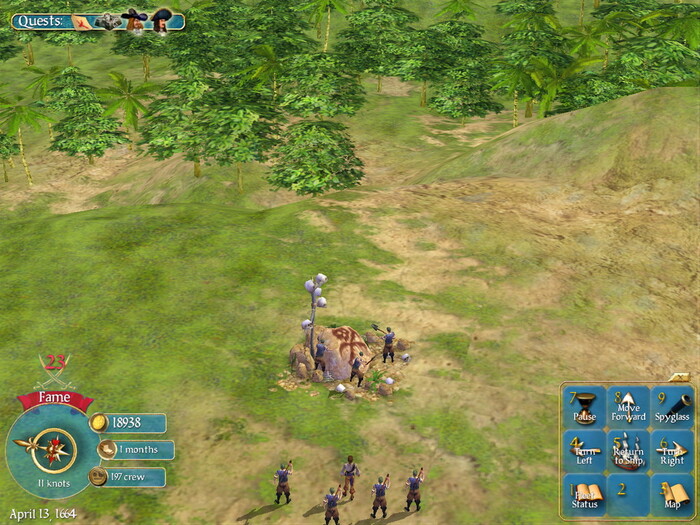
Task: Select the Move Forward command
Action: click(628, 408)
